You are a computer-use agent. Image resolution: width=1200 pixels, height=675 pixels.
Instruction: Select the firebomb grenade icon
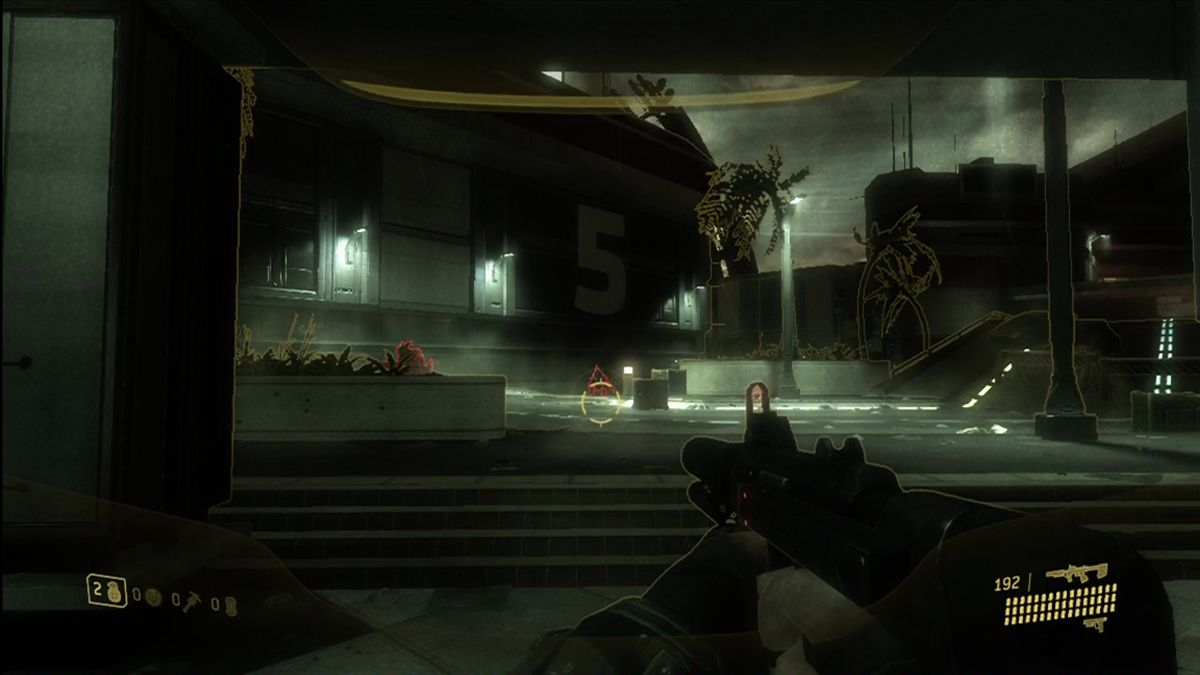tap(230, 604)
